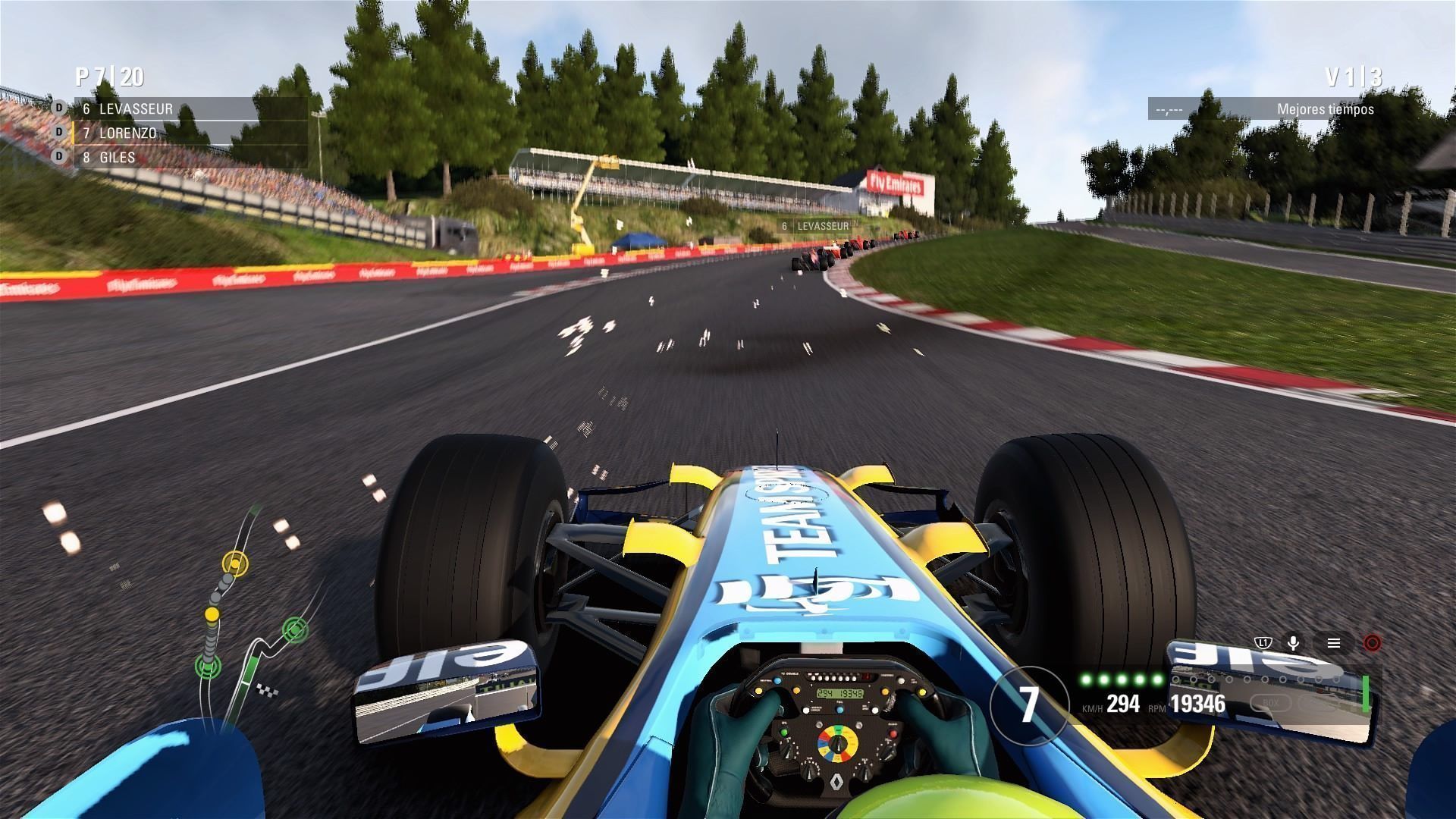The height and width of the screenshot is (819, 1456).
Task: Toggle the microphone voice command icon
Action: point(1294,643)
